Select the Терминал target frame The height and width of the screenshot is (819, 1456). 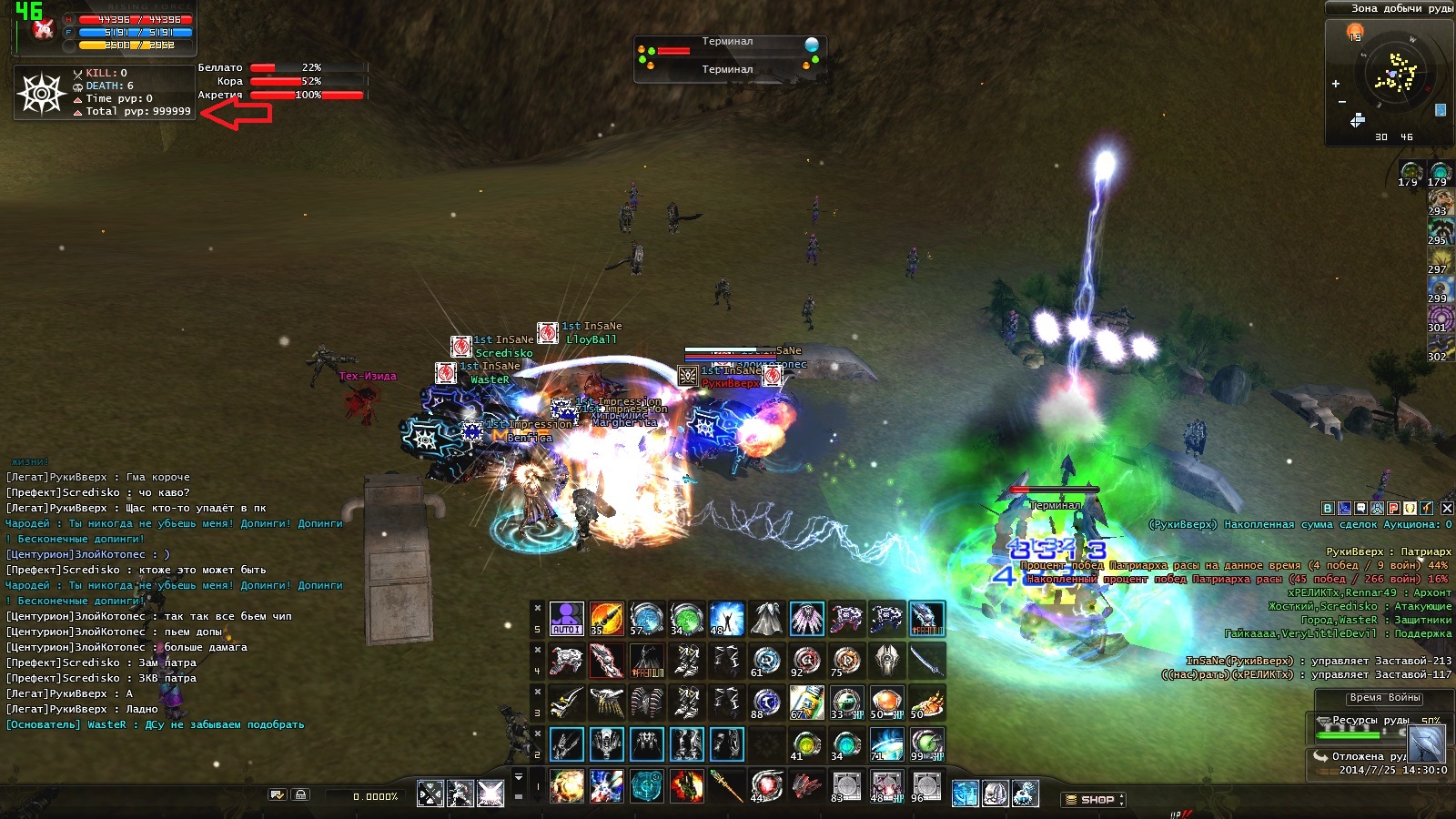pyautogui.click(x=727, y=56)
